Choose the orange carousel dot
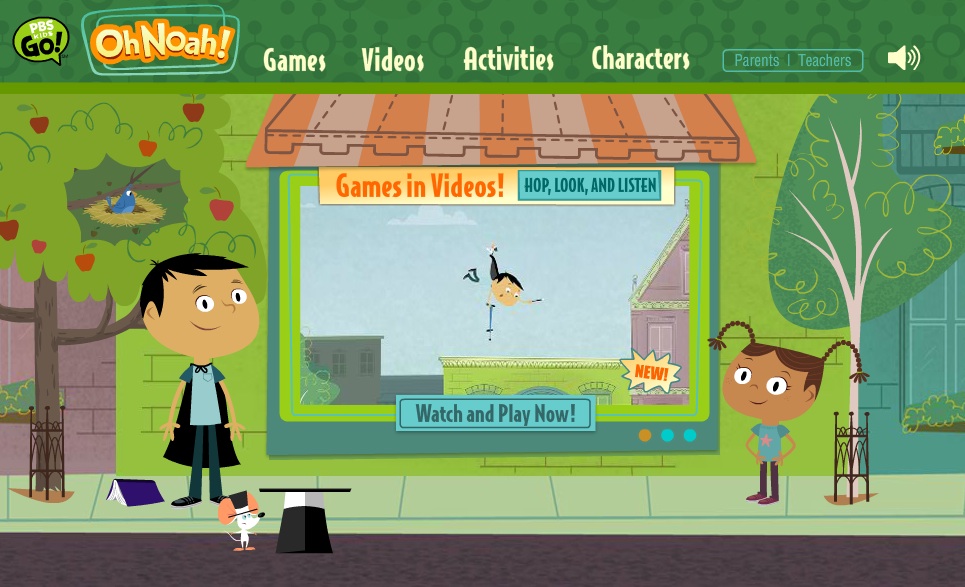The image size is (965, 587). coord(645,435)
